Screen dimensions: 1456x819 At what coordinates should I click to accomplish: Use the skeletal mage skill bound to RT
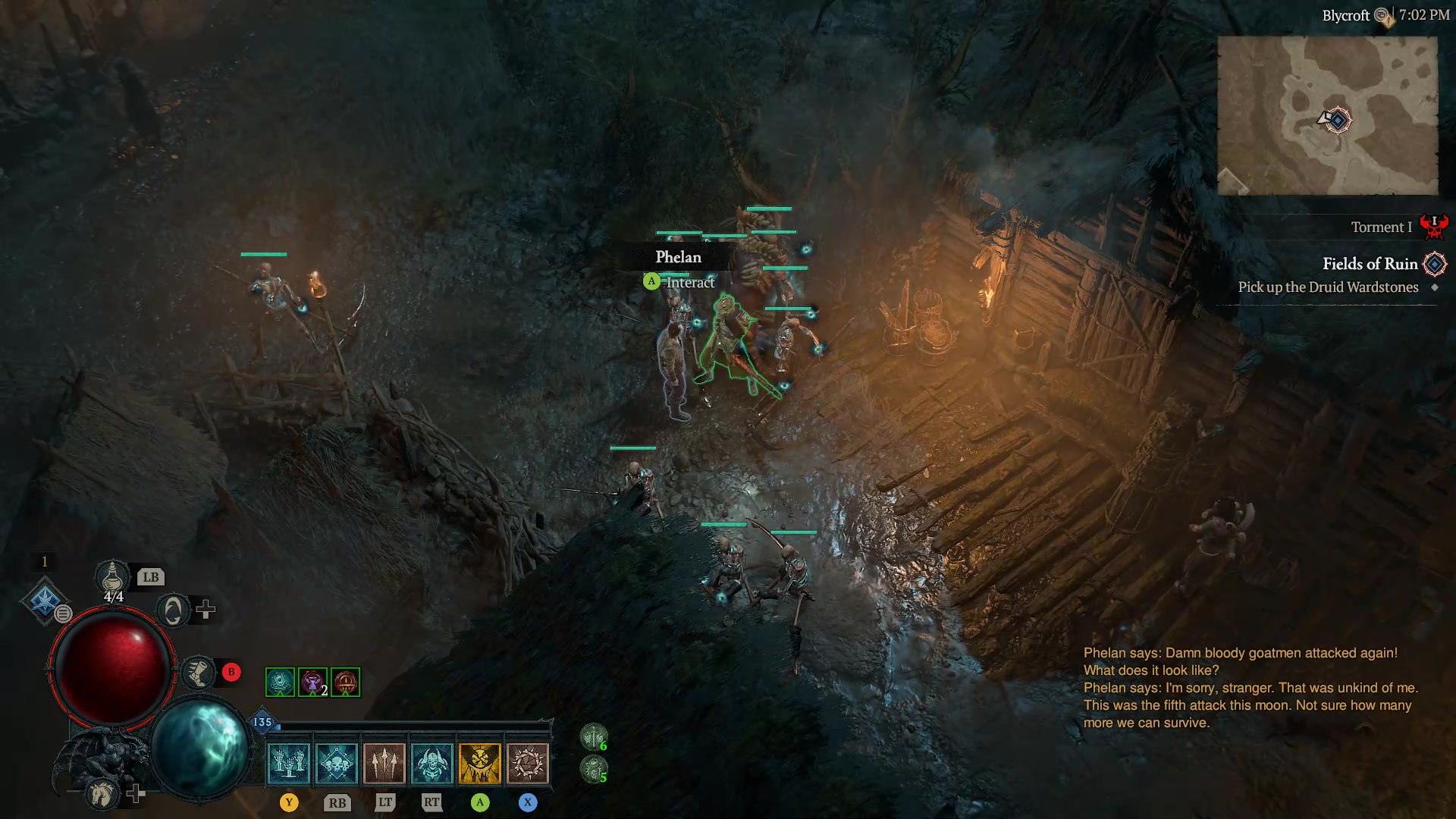tap(433, 762)
